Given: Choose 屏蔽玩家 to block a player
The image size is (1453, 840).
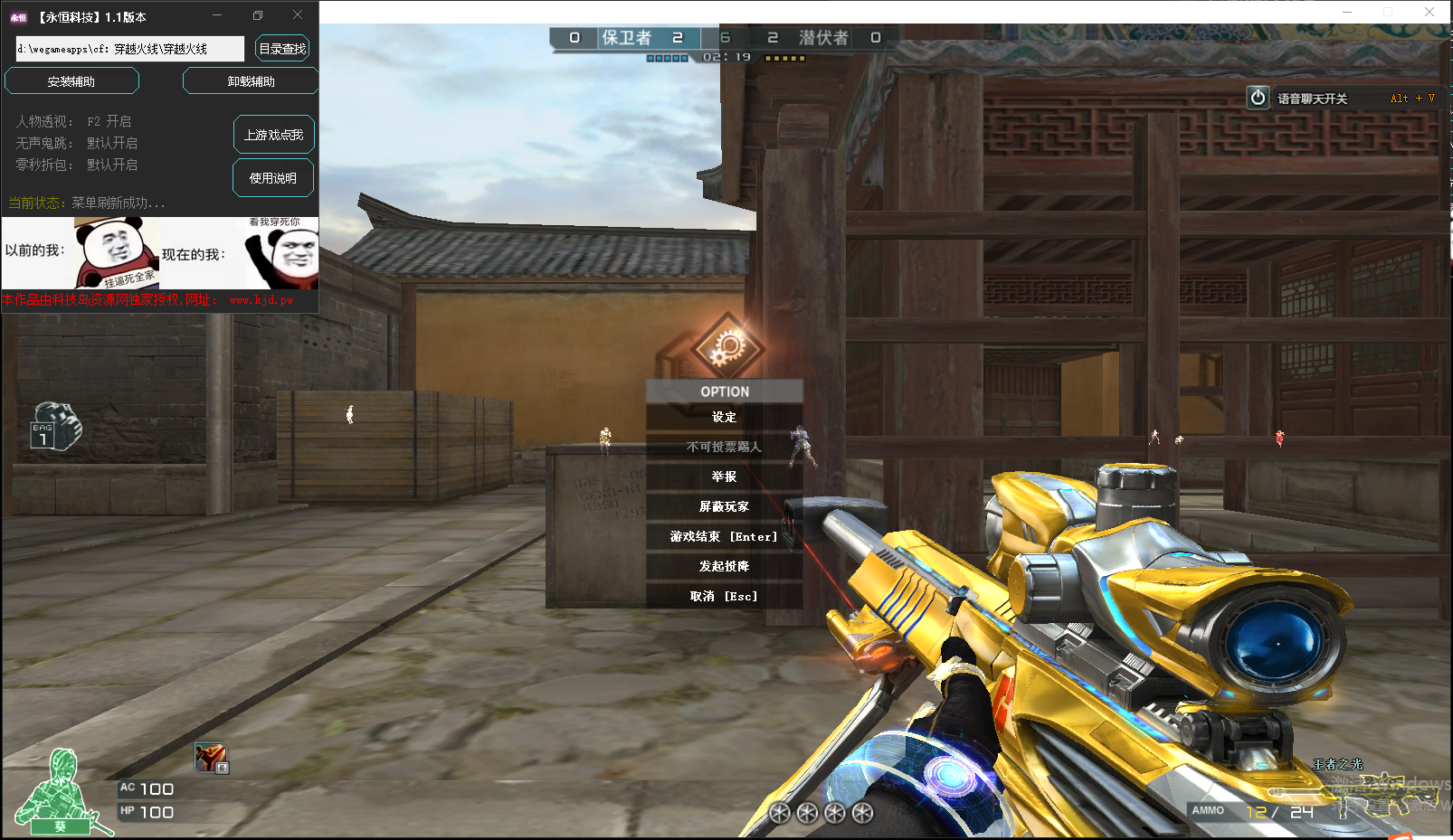Looking at the screenshot, I should [724, 506].
